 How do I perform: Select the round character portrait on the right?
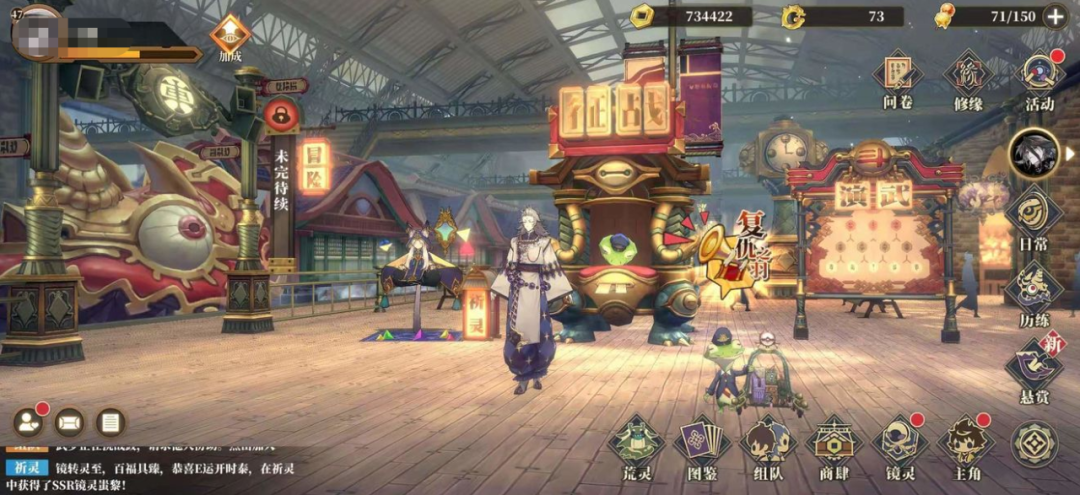(x=1033, y=153)
